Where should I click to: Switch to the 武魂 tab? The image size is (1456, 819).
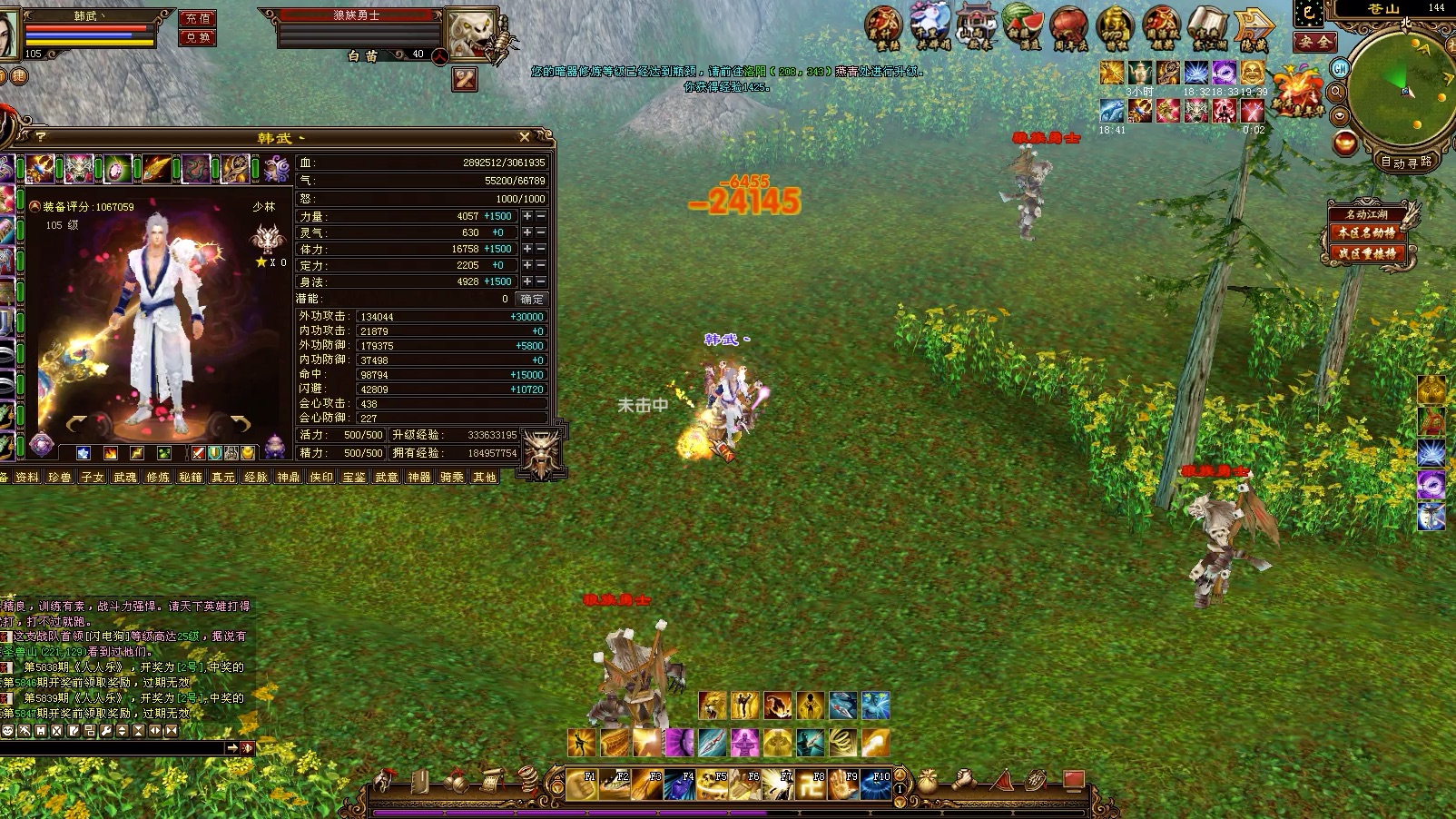pos(125,477)
